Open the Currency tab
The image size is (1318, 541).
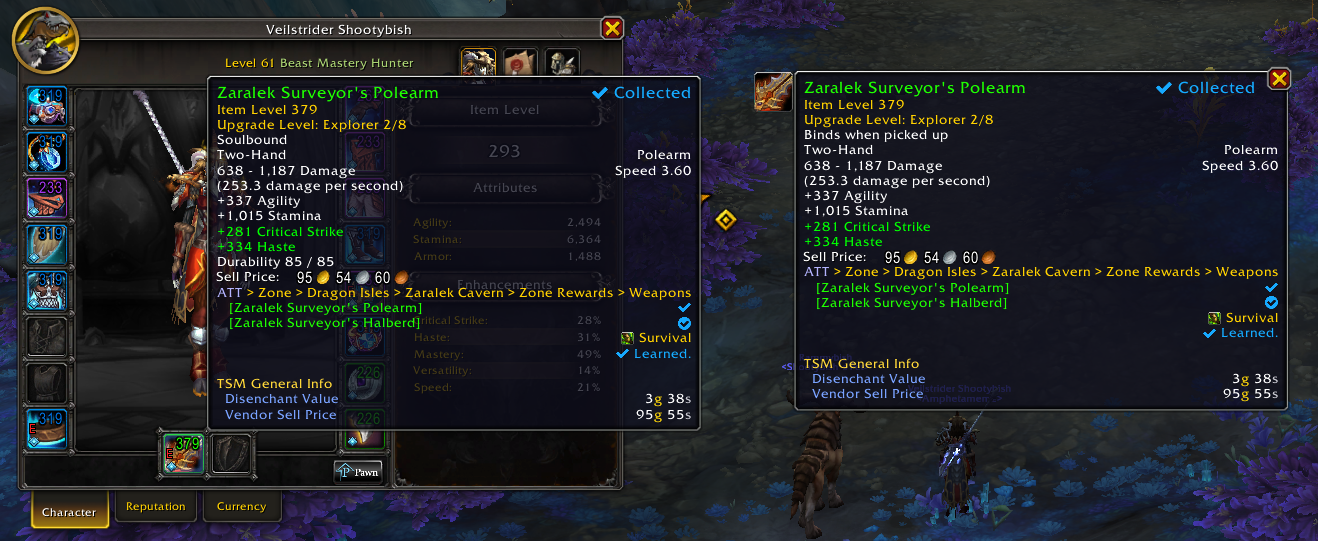click(x=241, y=507)
